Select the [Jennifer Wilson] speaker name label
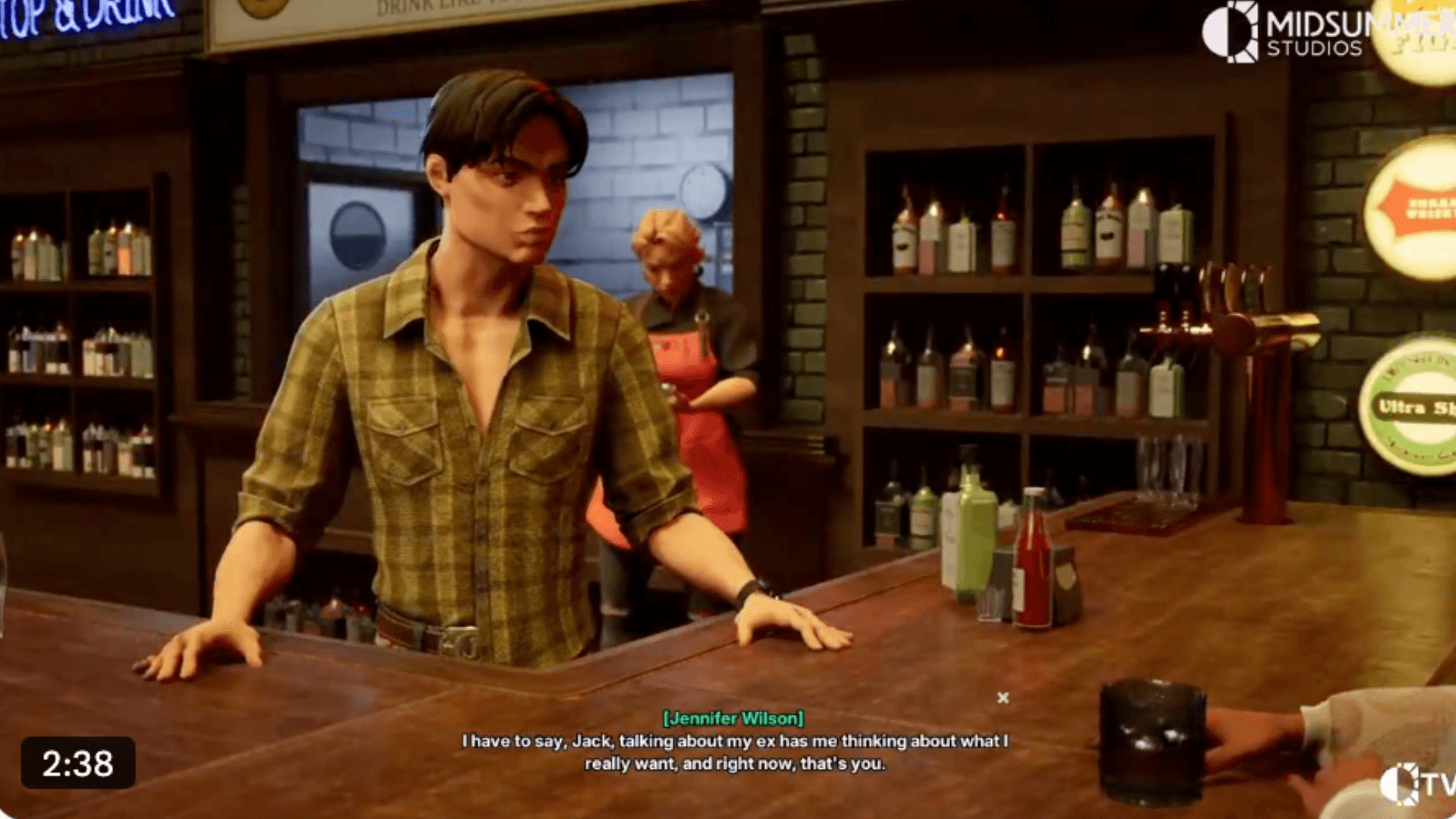This screenshot has height=819, width=1456. [x=732, y=719]
